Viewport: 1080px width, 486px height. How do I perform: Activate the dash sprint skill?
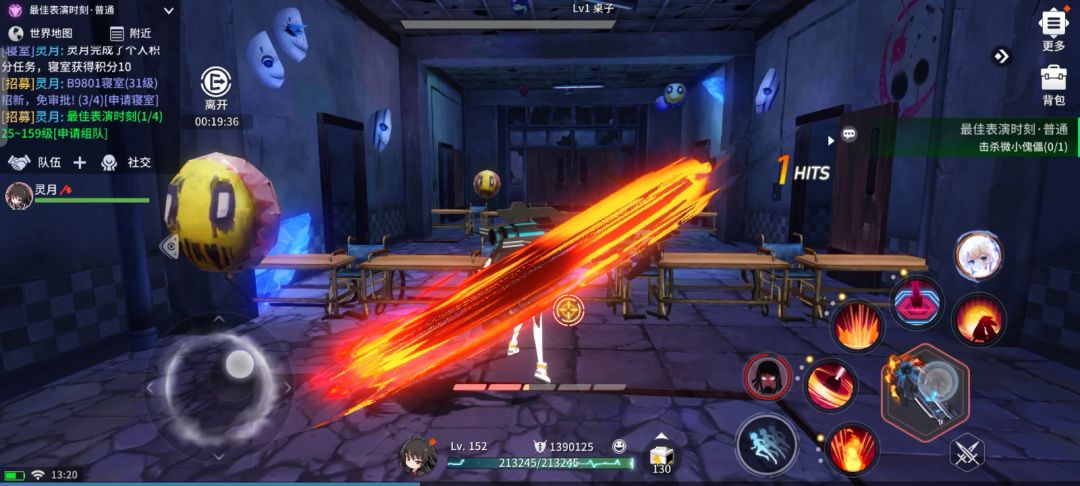coord(767,444)
